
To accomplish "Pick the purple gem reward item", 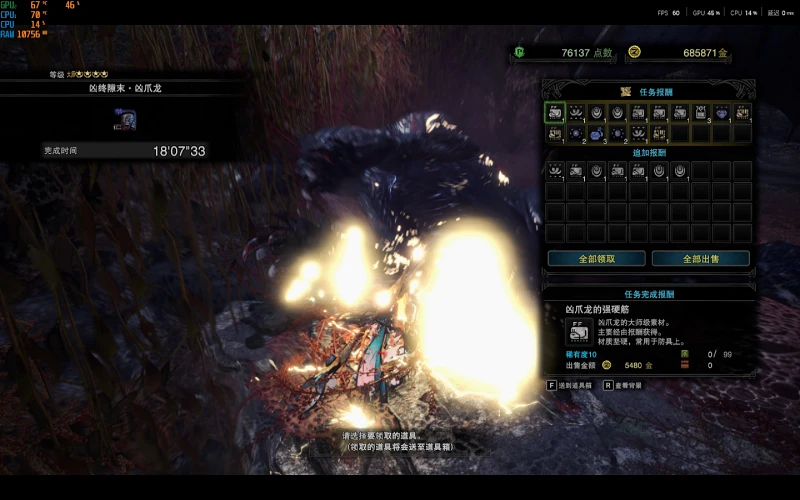I will coord(721,112).
